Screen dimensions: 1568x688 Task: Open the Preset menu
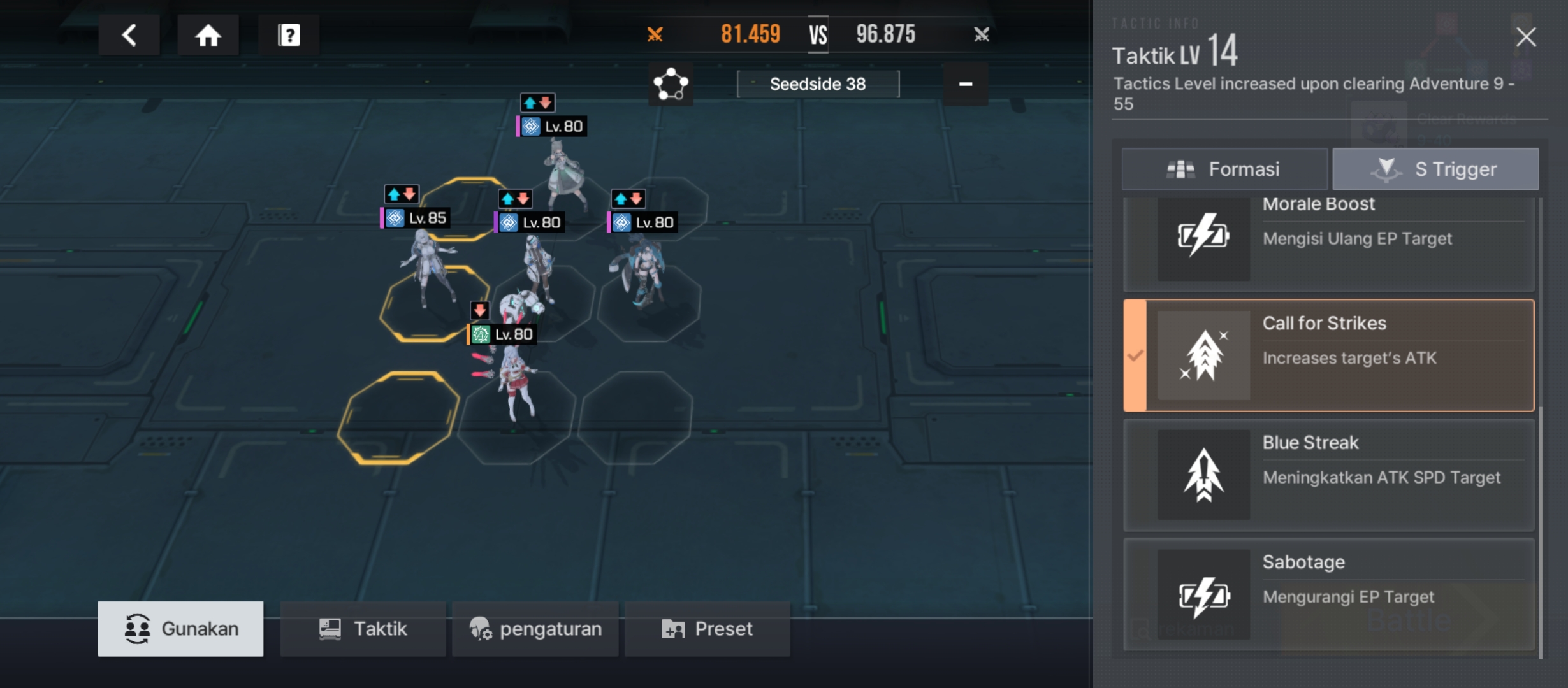708,629
